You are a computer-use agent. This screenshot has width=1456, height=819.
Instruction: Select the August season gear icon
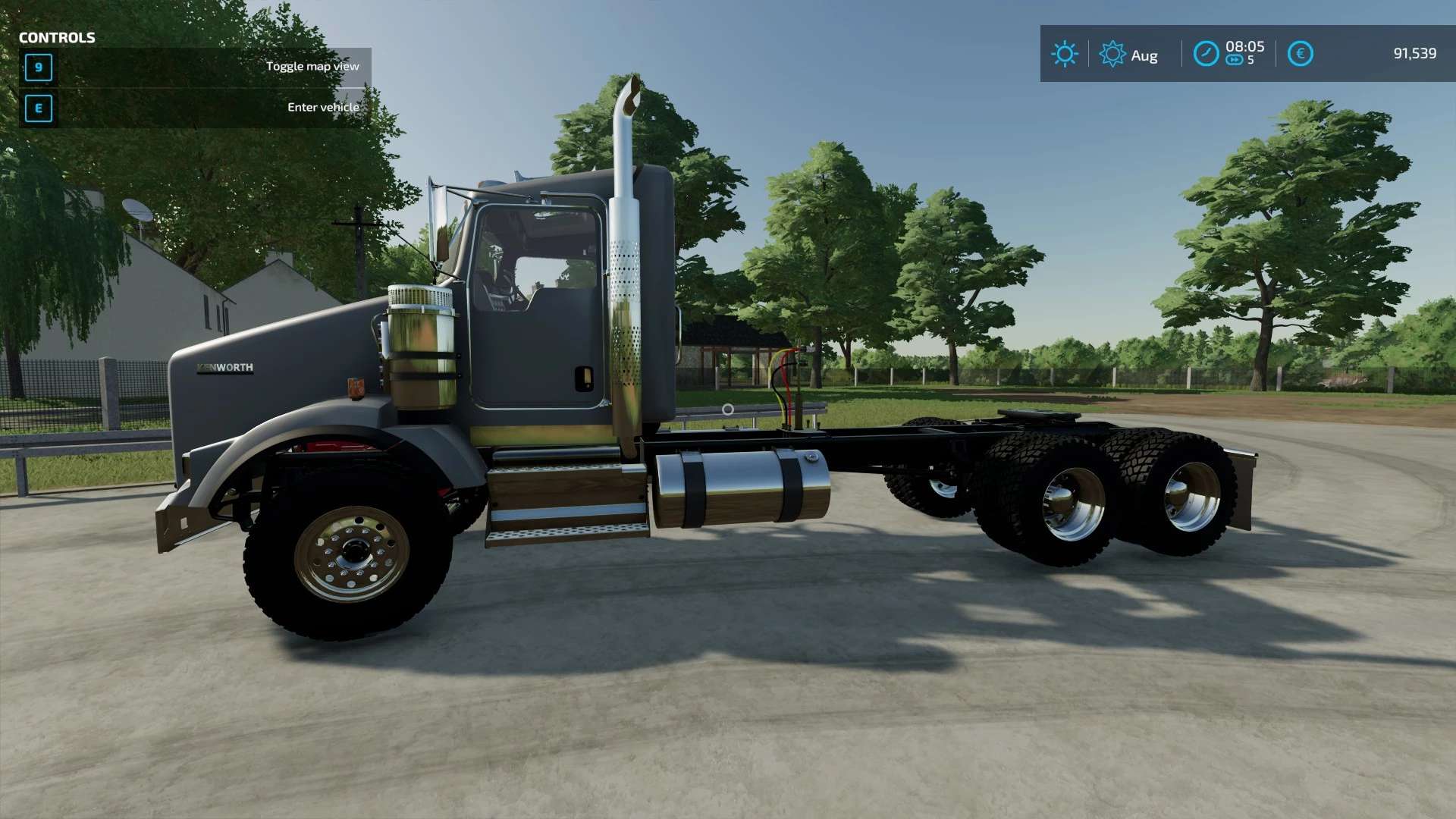1112,54
